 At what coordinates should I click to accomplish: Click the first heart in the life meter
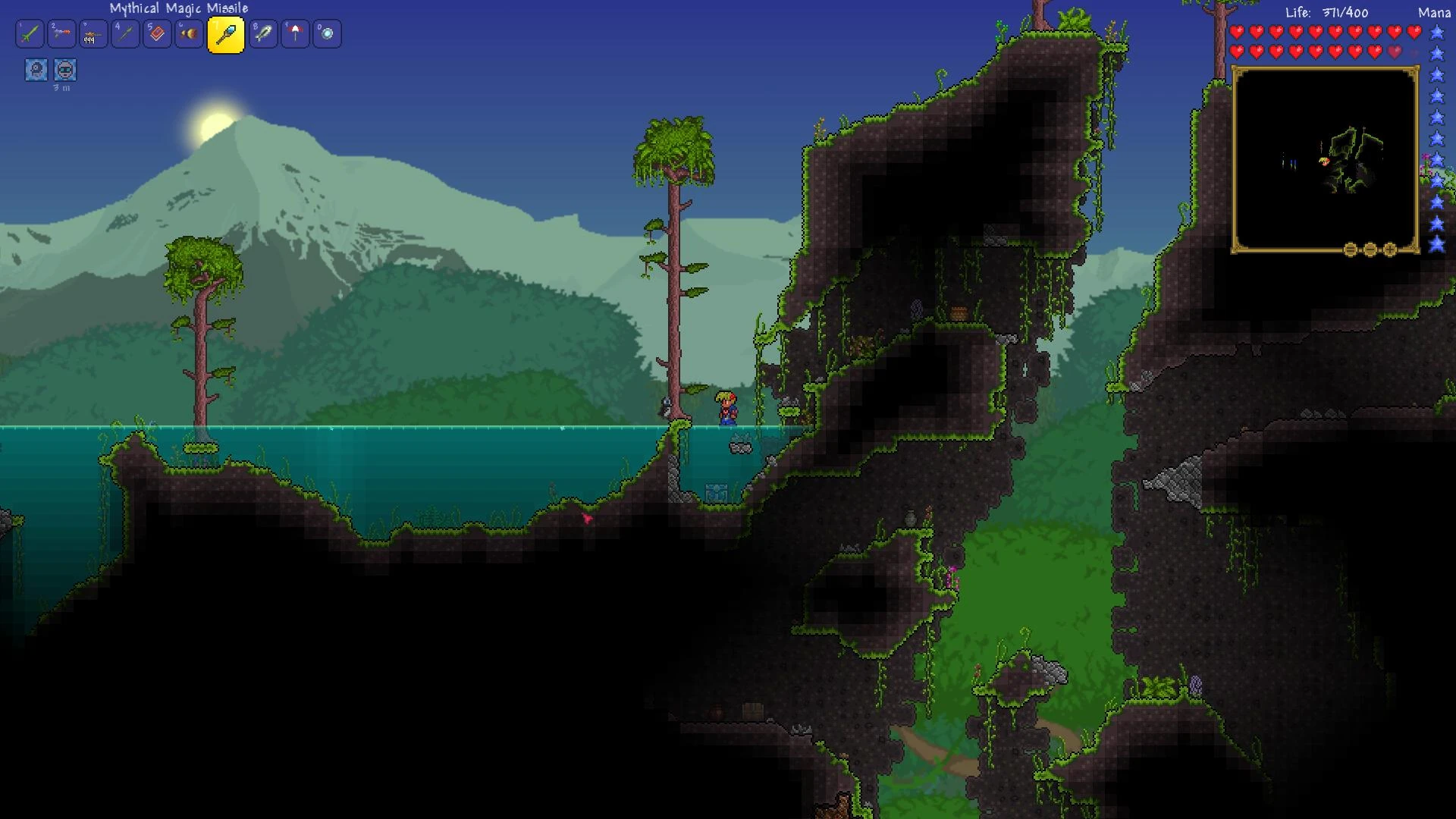pos(1236,33)
